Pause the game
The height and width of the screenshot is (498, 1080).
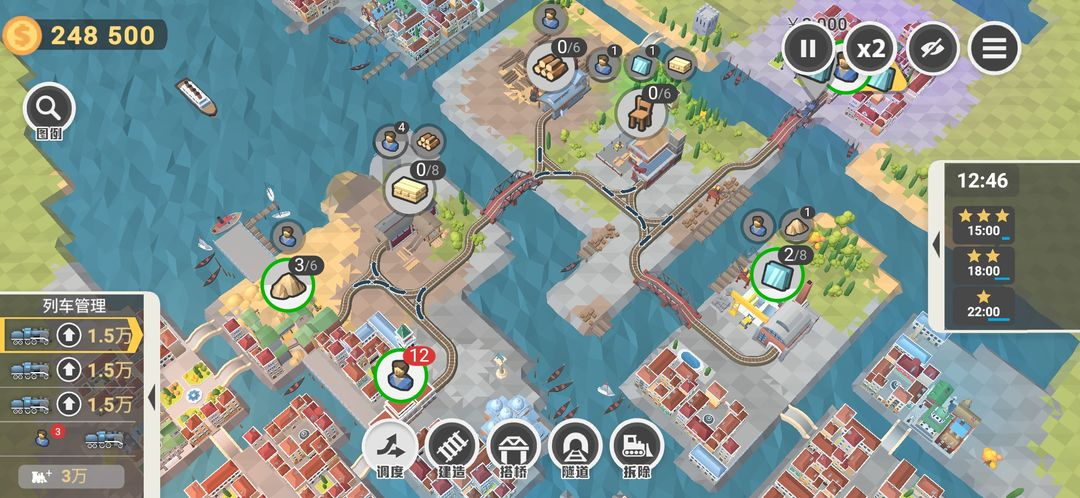pos(808,48)
